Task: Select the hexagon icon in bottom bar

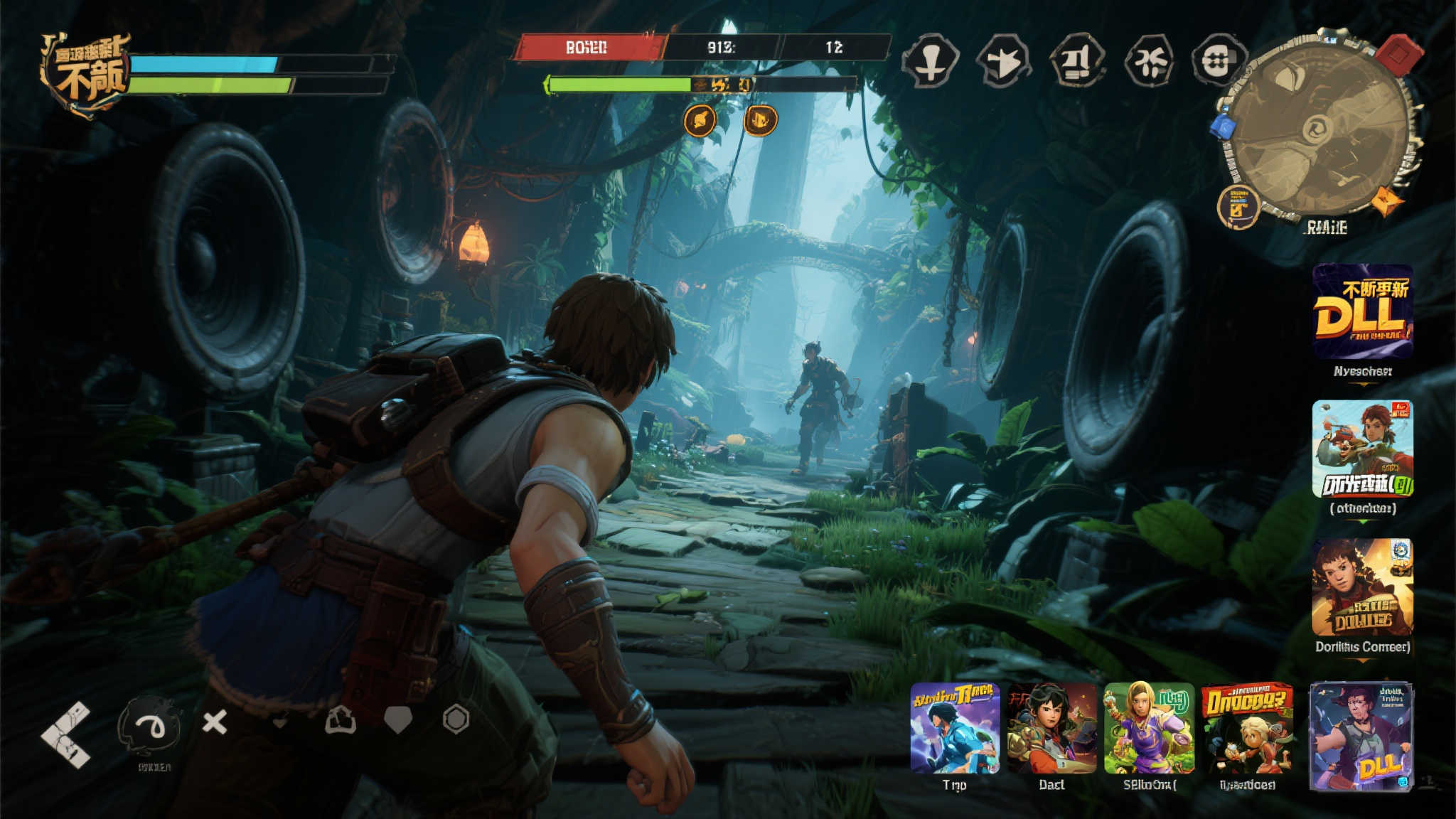Action: pyautogui.click(x=456, y=719)
